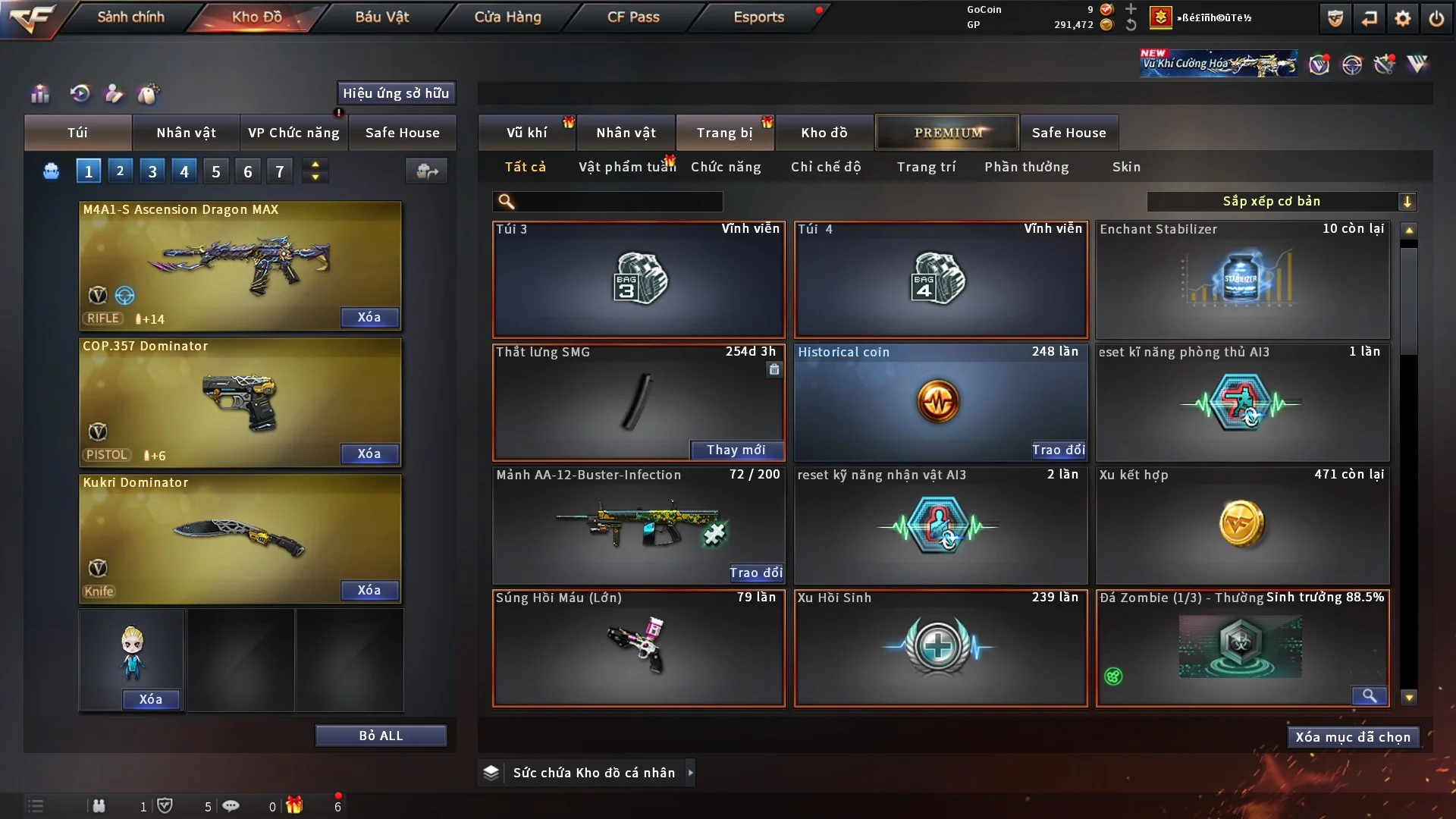Open the Cửa Hàng shop menu

point(507,17)
